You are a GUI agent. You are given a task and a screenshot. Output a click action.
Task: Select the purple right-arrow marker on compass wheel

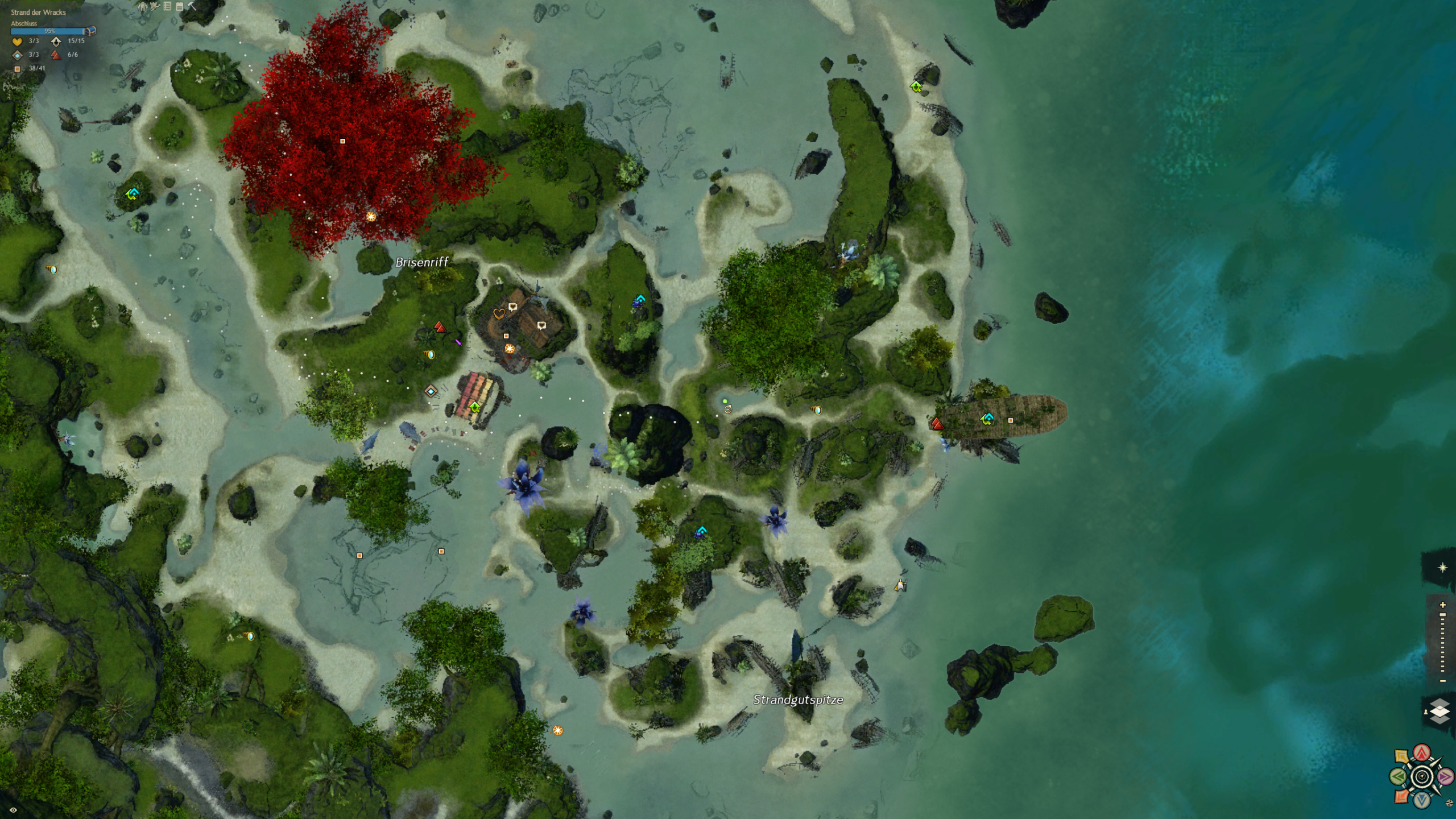coord(1445,776)
